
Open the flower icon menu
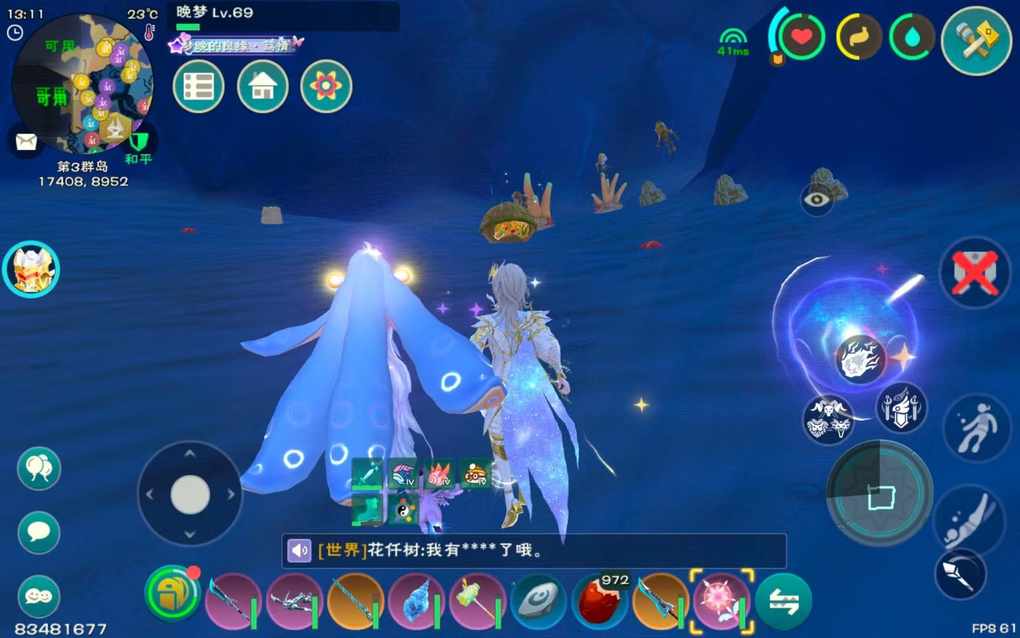click(326, 86)
